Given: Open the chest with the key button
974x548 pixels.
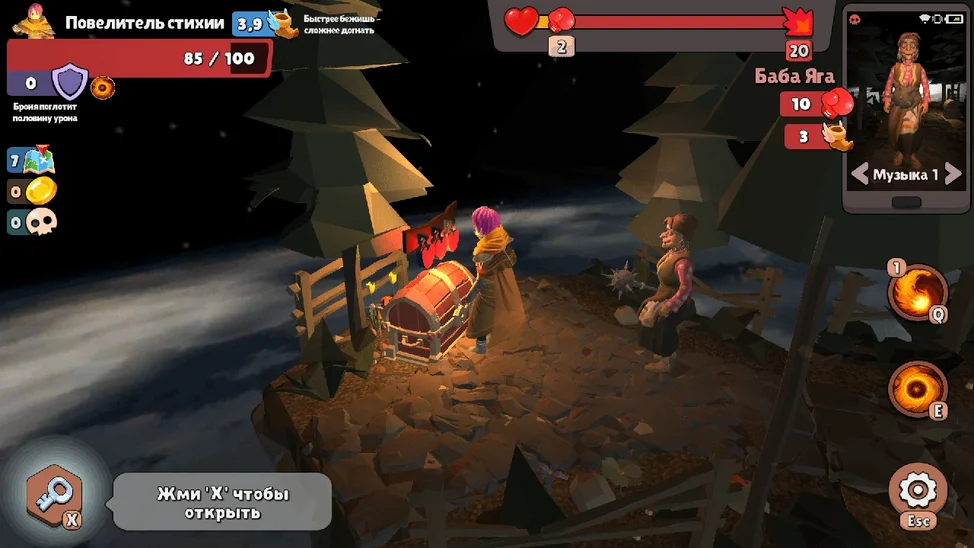Looking at the screenshot, I should coord(55,495).
